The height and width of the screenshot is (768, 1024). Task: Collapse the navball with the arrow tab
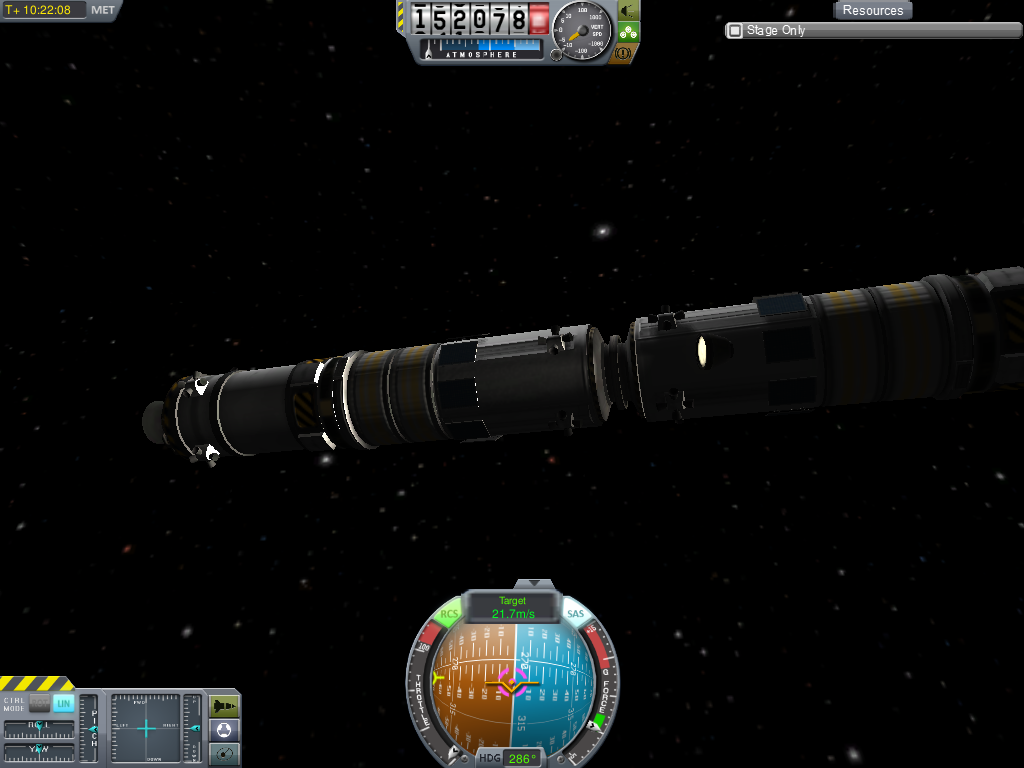[540, 582]
